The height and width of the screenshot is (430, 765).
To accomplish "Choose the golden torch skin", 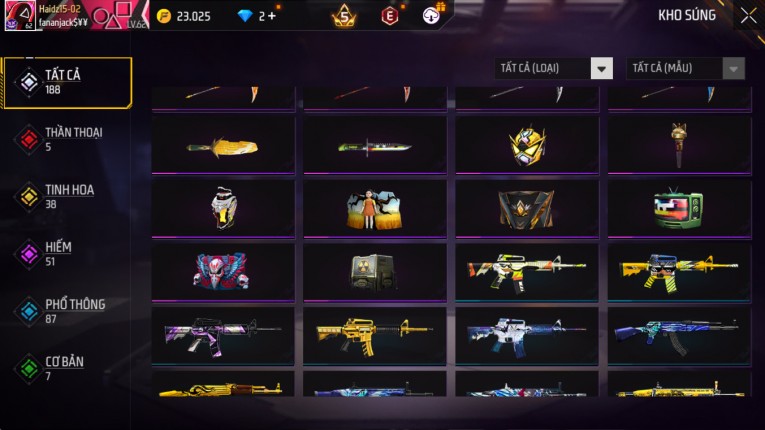I will coord(679,146).
